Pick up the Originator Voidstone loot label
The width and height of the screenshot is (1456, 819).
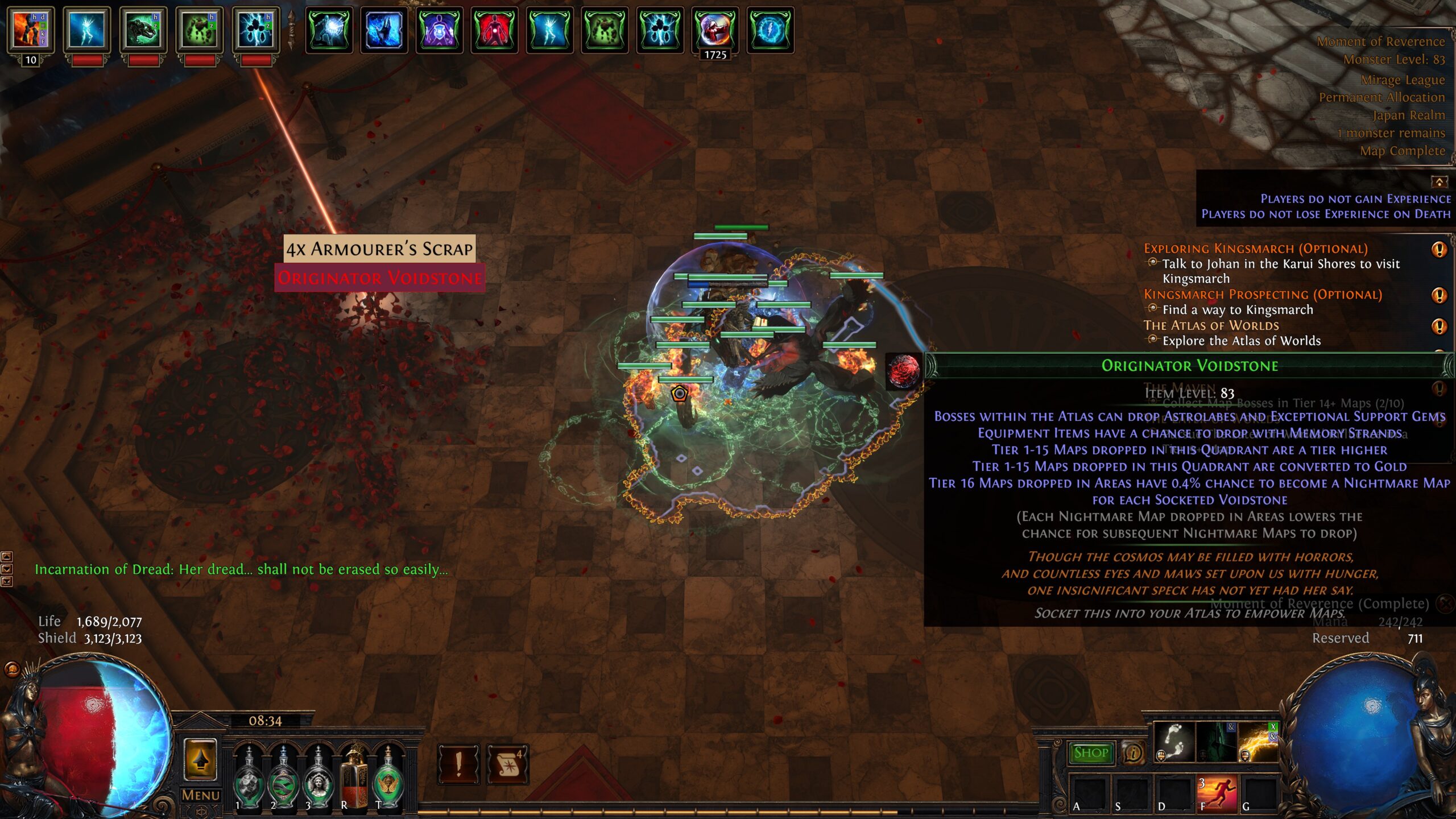click(379, 278)
